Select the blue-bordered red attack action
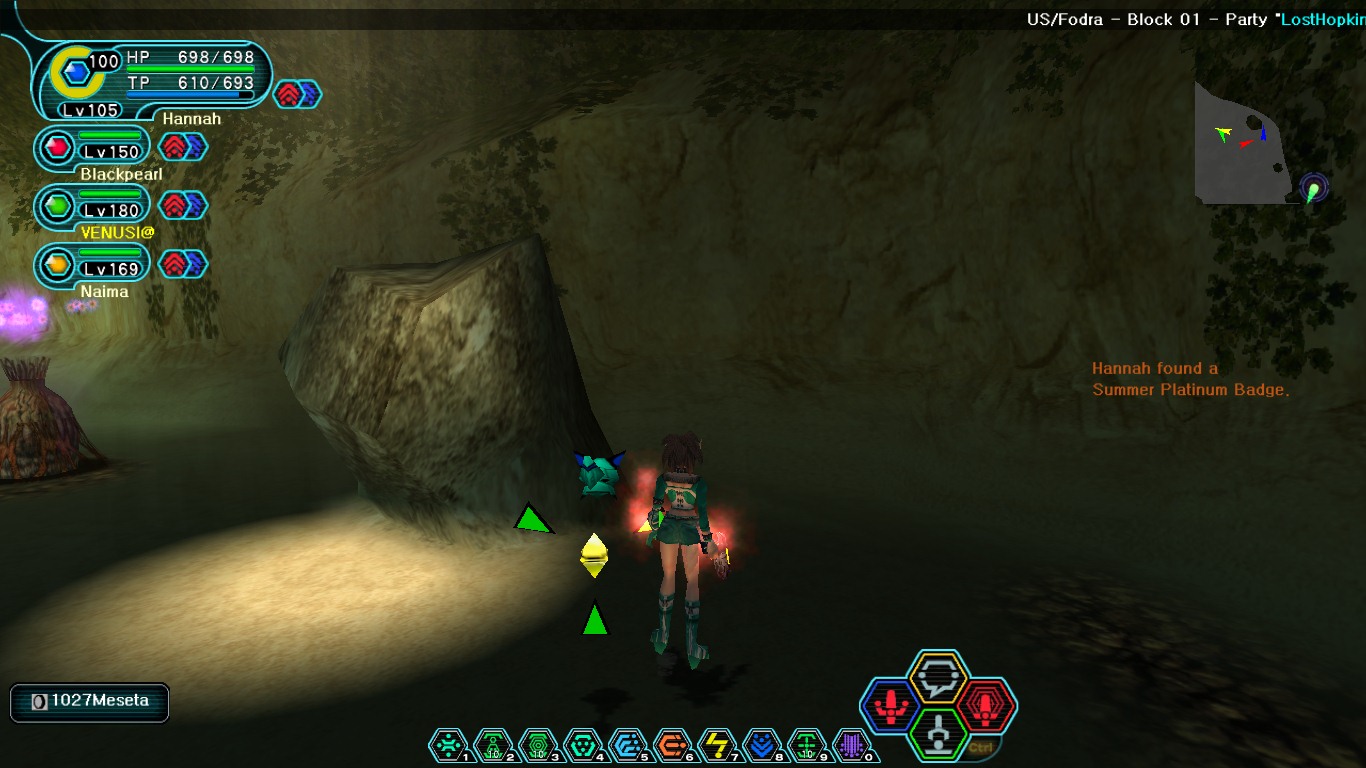The width and height of the screenshot is (1366, 768). click(x=890, y=706)
